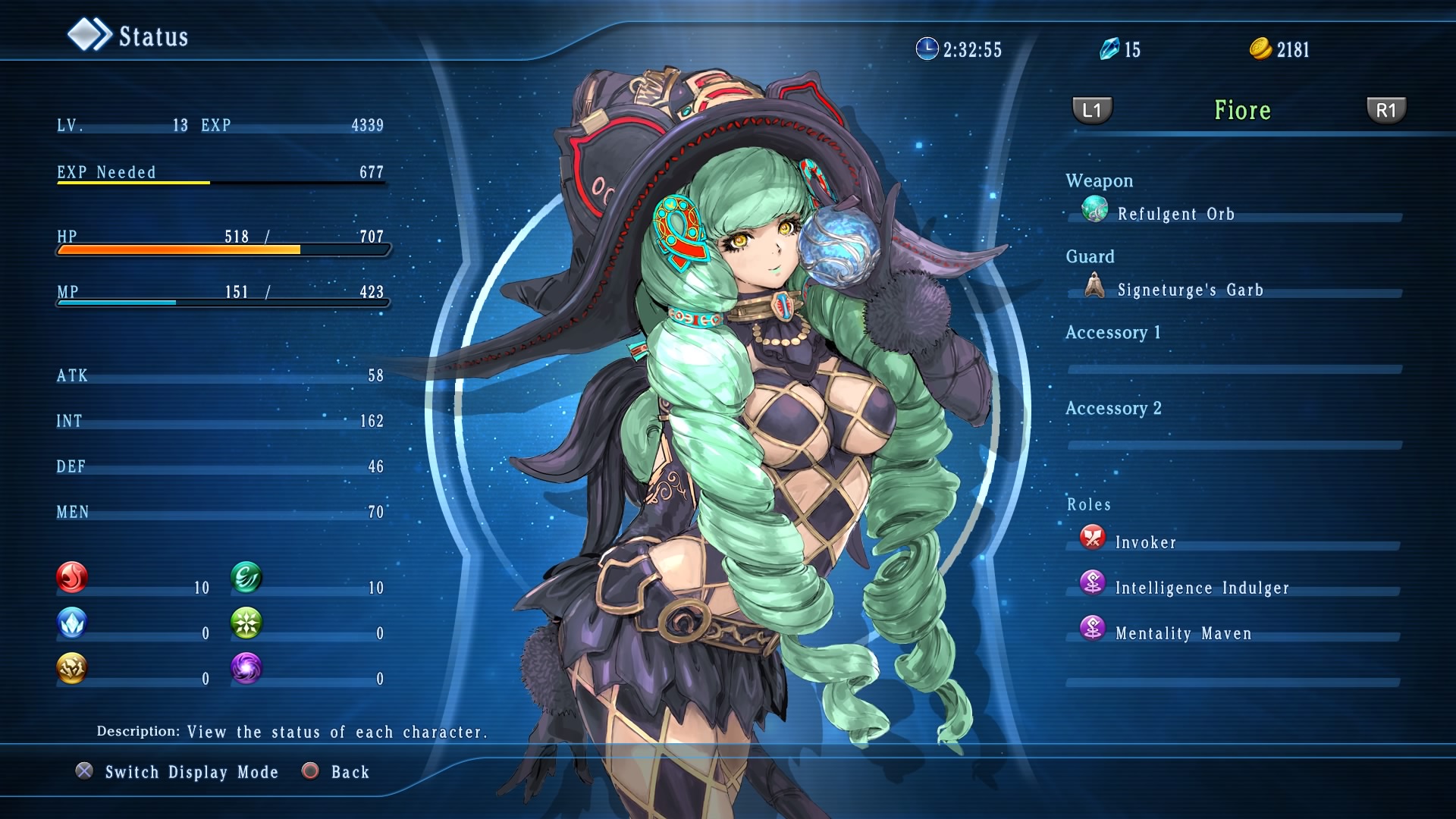Select the Signeturge's Garb guard slot
The image size is (1456, 819).
pyautogui.click(x=1189, y=290)
